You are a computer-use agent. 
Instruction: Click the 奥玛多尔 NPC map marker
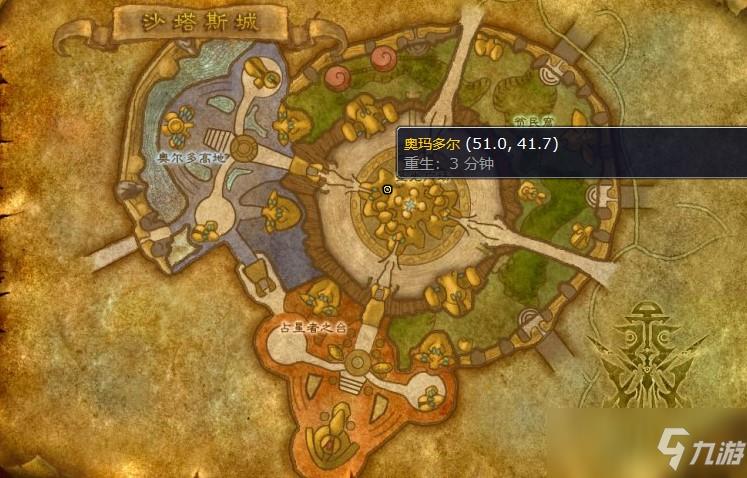[387, 189]
